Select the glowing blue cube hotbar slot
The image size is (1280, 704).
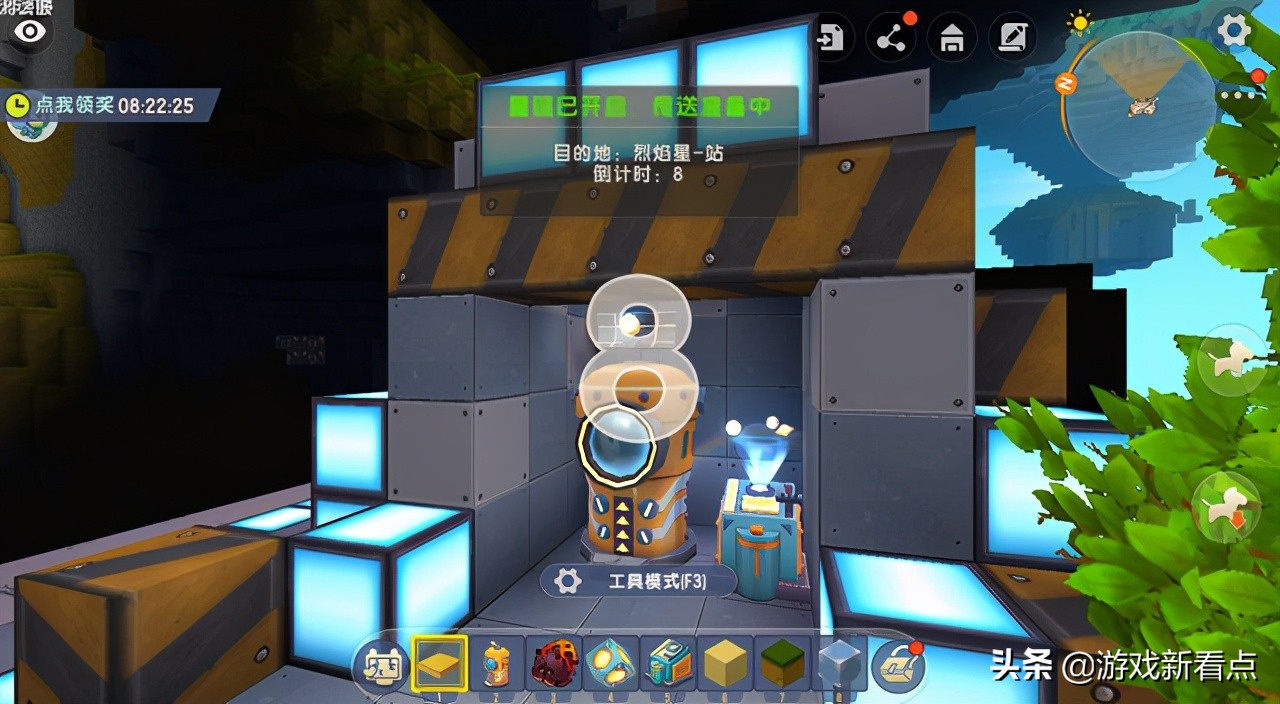coord(611,664)
